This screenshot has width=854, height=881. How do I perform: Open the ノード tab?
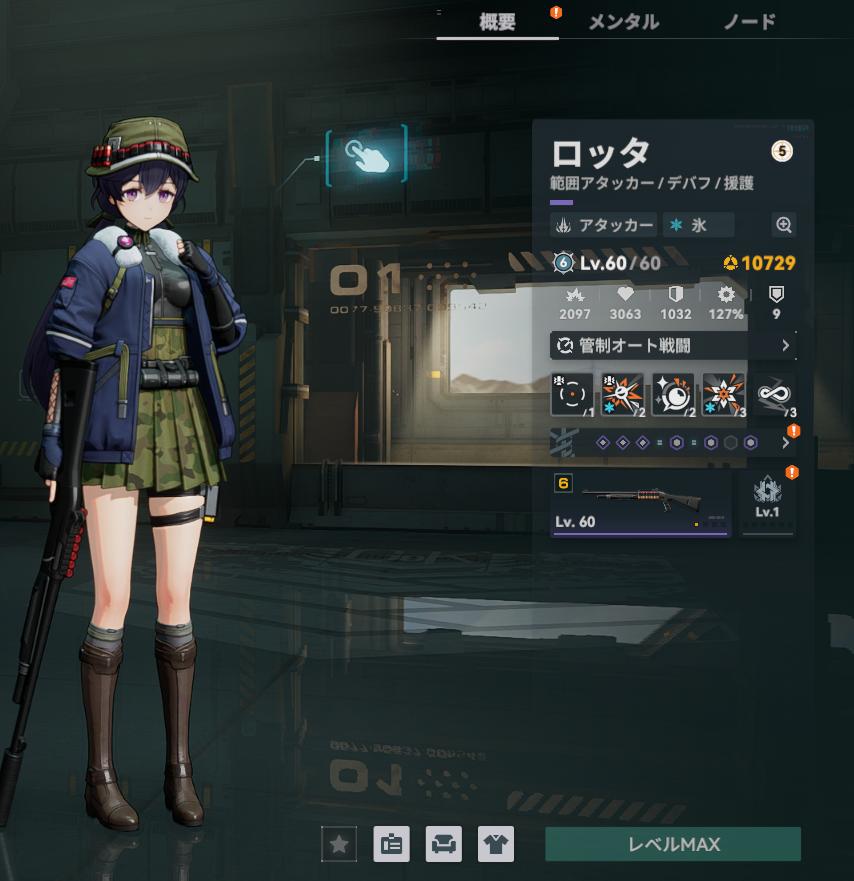750,21
